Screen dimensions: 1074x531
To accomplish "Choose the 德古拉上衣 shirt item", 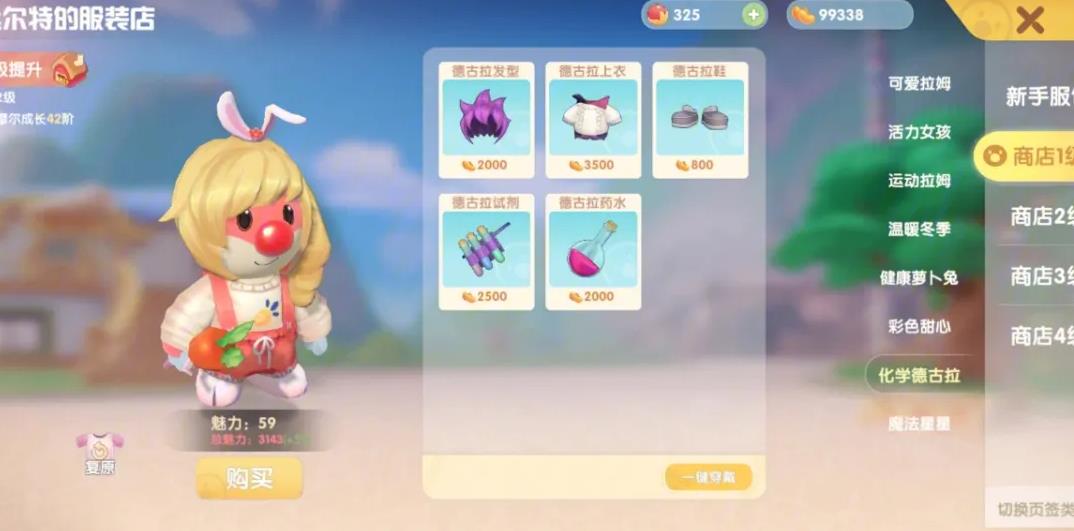I will 593,120.
